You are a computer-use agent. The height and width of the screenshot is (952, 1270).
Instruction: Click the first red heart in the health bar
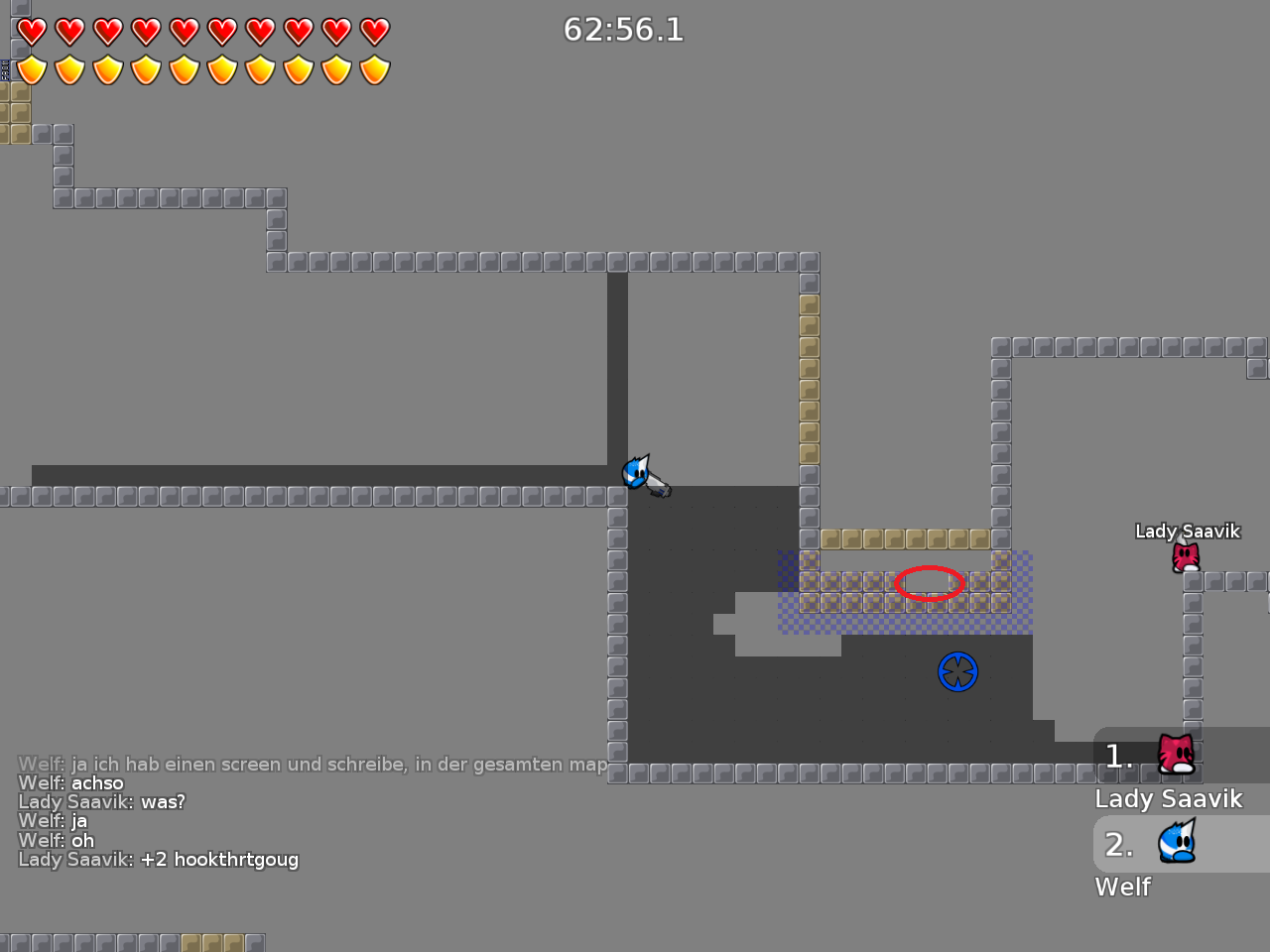(x=30, y=31)
